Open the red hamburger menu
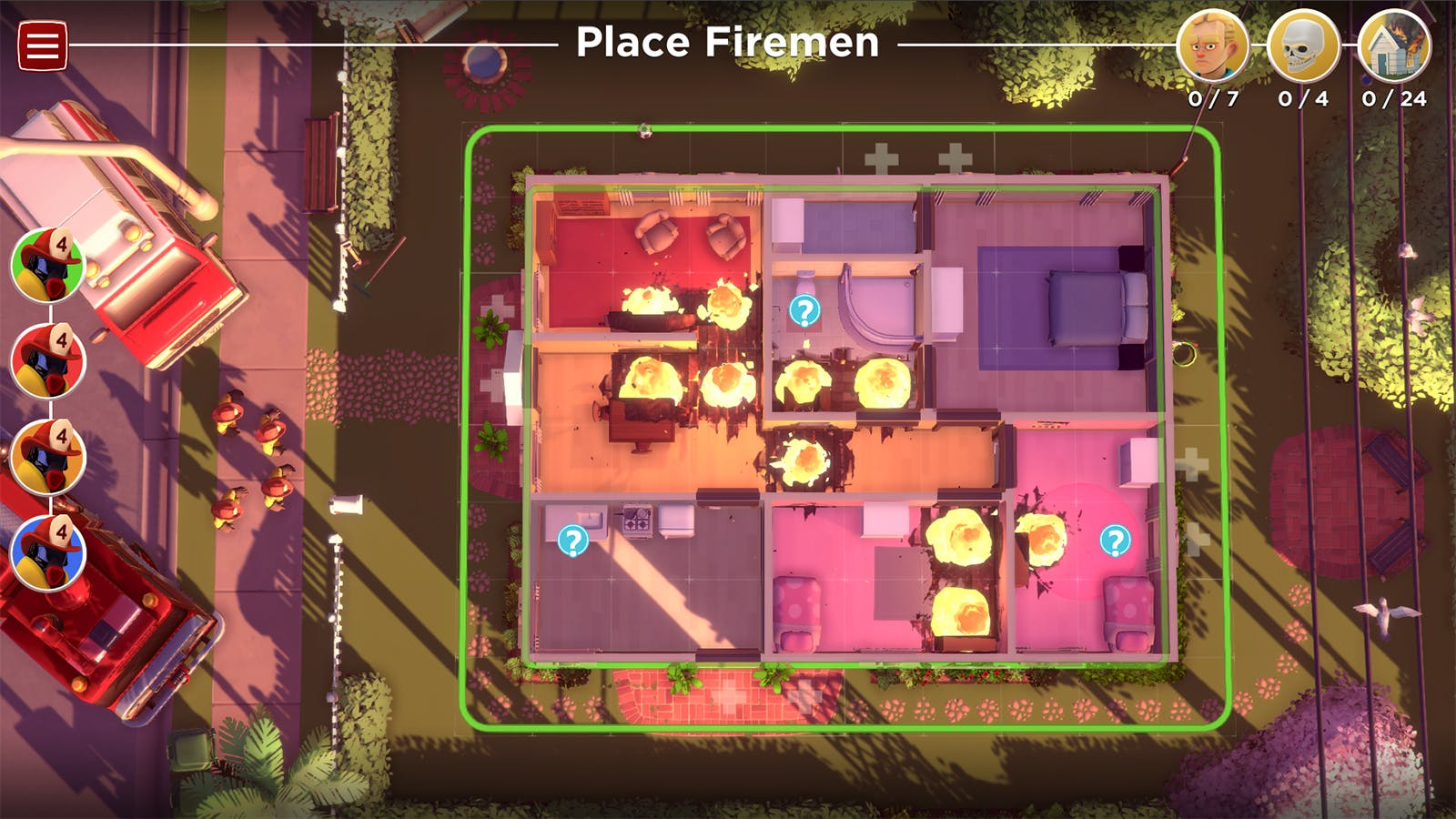The width and height of the screenshot is (1456, 819). 42,45
